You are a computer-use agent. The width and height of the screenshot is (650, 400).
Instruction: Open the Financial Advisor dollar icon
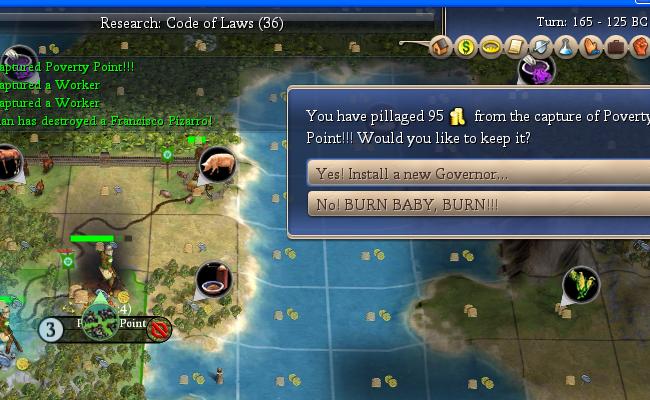(466, 46)
